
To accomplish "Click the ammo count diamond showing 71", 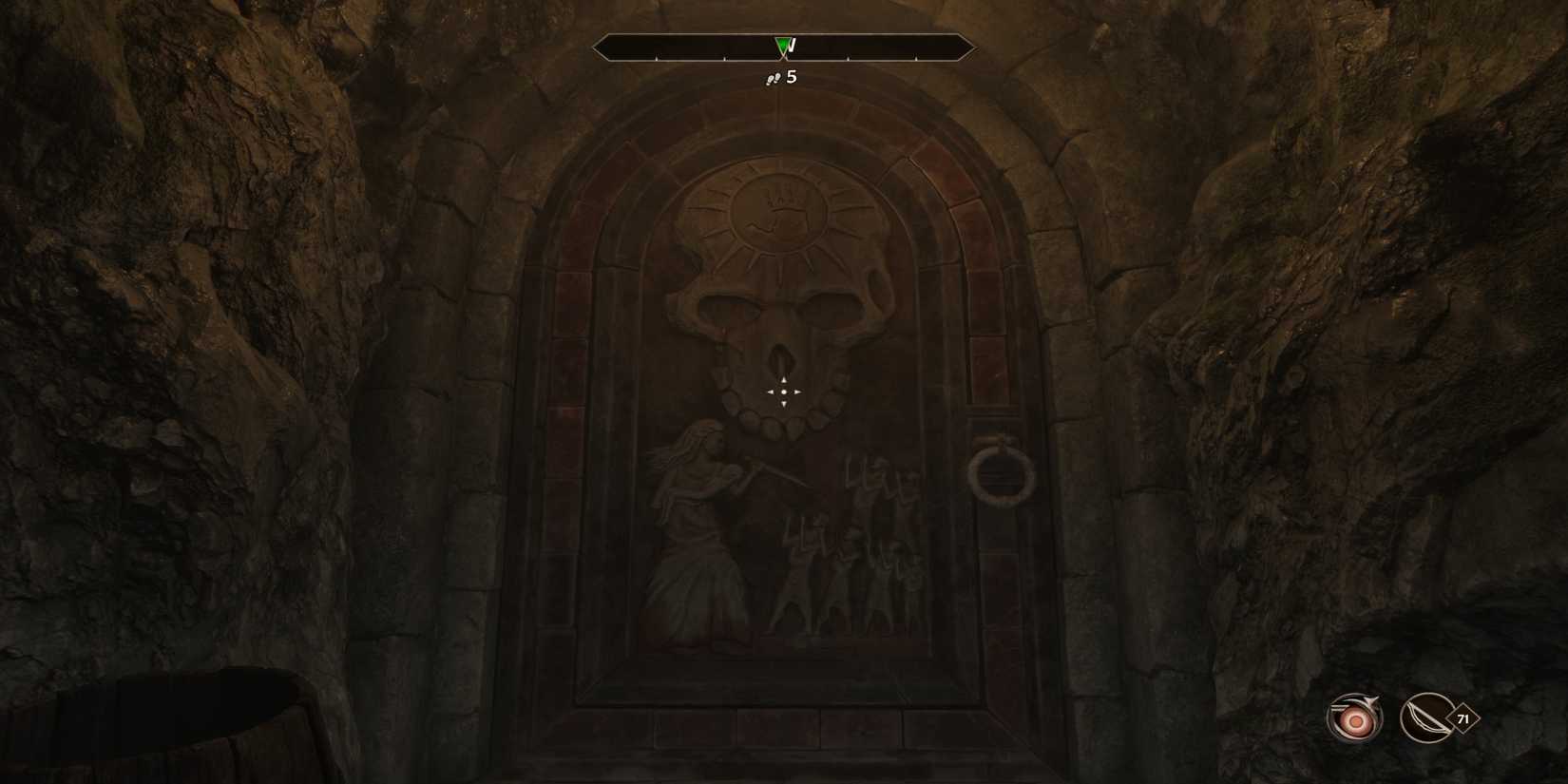I will click(x=1465, y=719).
